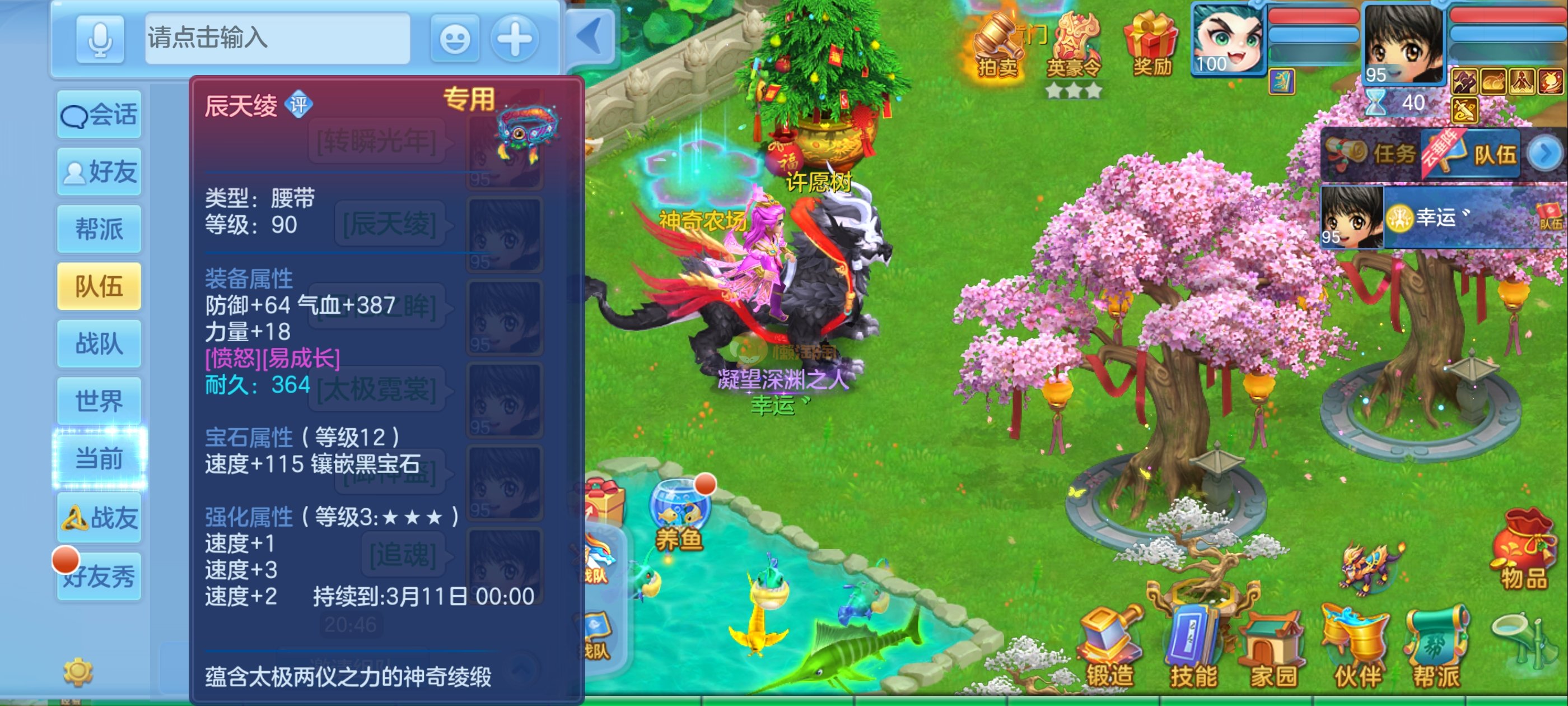Switch to the 会话 chat tab
Image resolution: width=1568 pixels, height=706 pixels.
pos(99,114)
